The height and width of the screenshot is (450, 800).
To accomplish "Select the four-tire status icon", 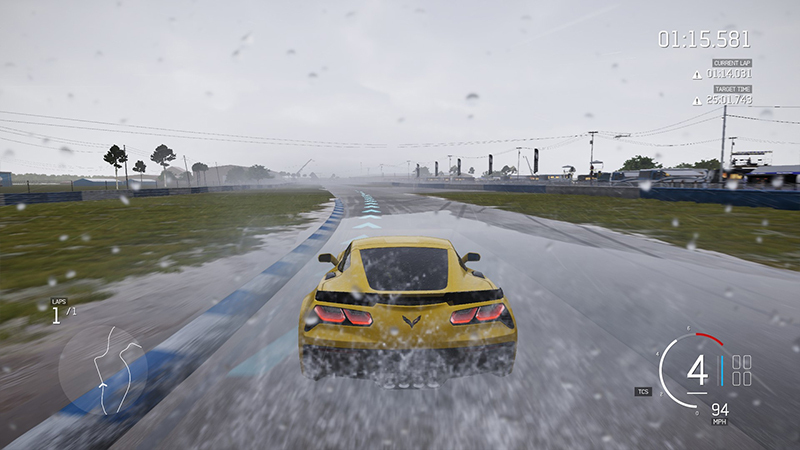I will click(x=742, y=370).
